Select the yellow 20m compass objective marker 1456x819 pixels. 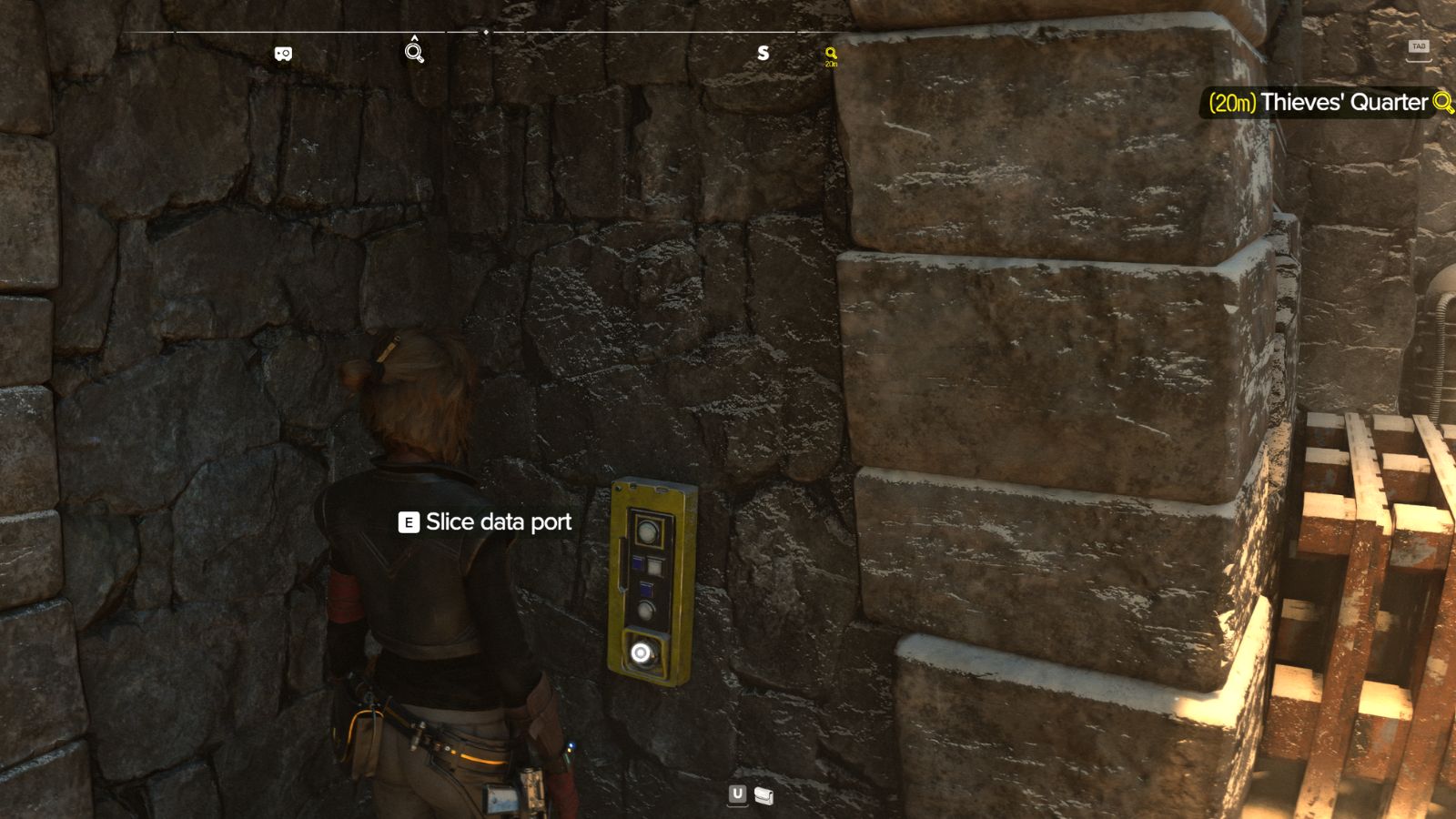831,56
